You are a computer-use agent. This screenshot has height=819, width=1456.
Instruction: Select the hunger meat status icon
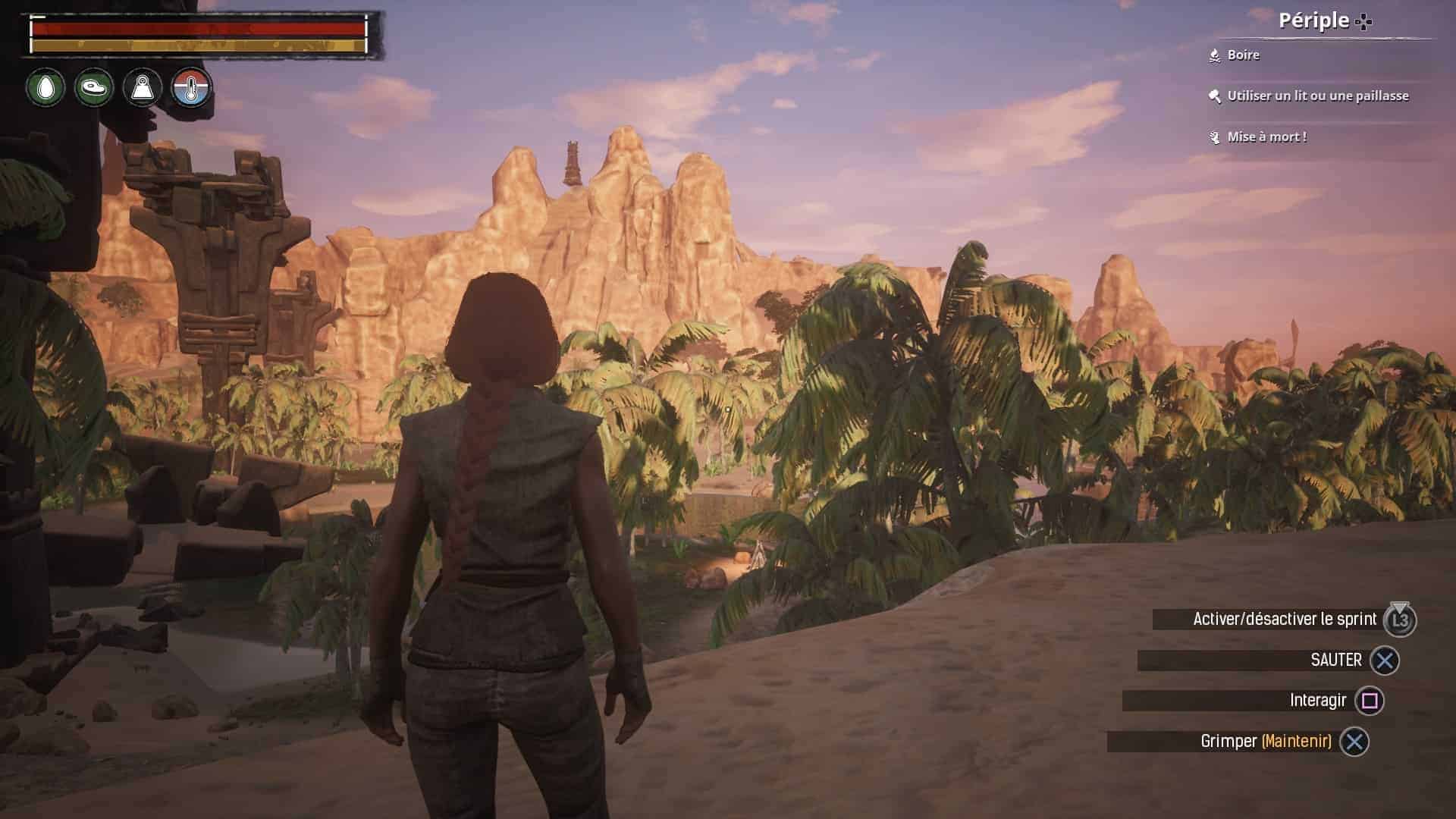[94, 87]
